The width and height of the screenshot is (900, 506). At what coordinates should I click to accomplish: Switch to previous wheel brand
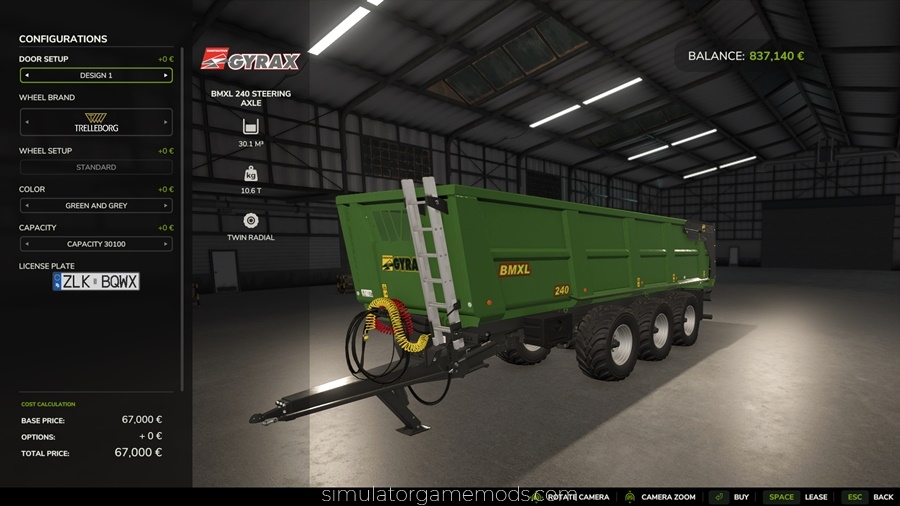(26, 122)
